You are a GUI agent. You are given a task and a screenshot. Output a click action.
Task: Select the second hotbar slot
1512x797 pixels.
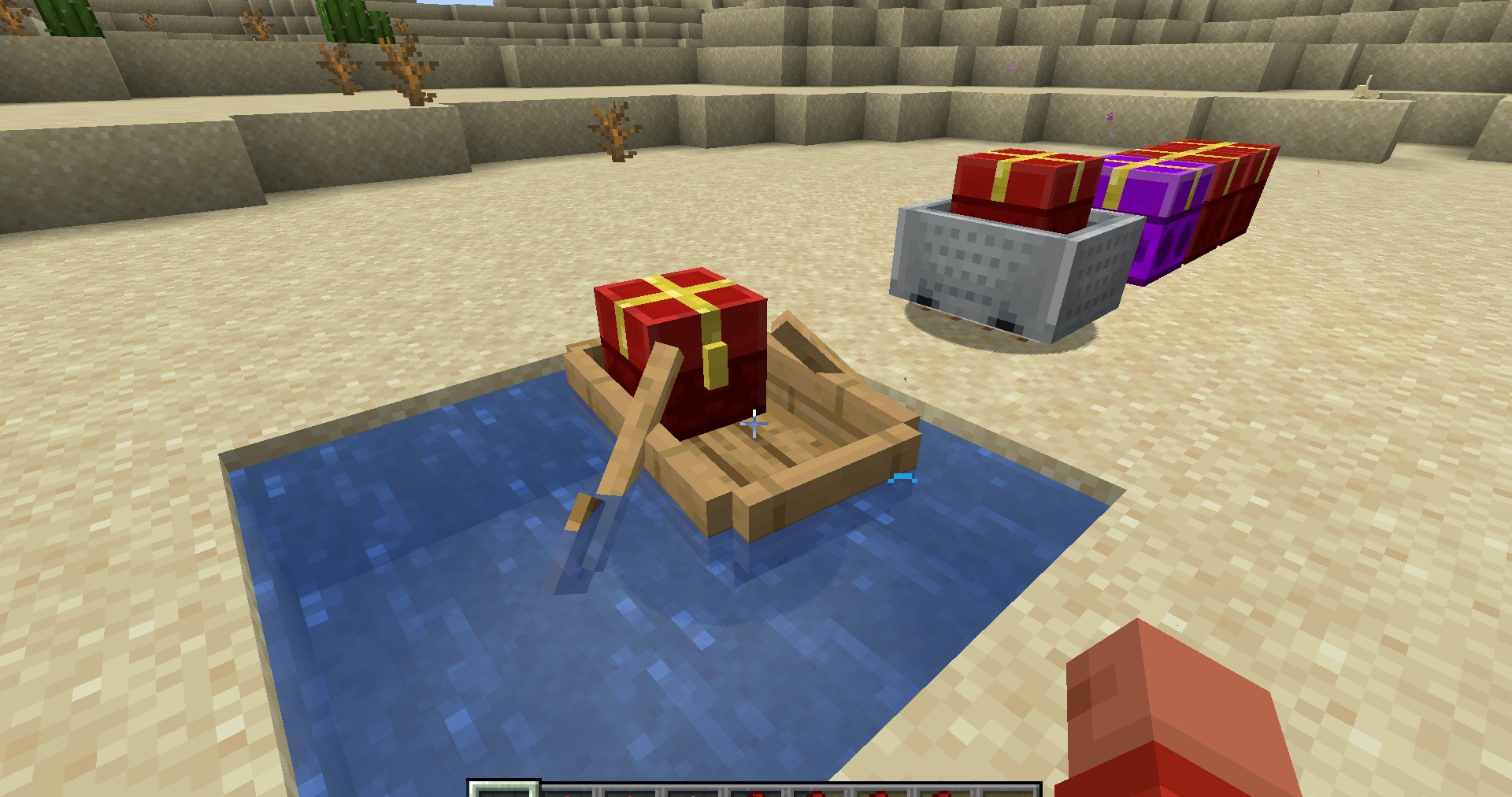click(x=567, y=790)
